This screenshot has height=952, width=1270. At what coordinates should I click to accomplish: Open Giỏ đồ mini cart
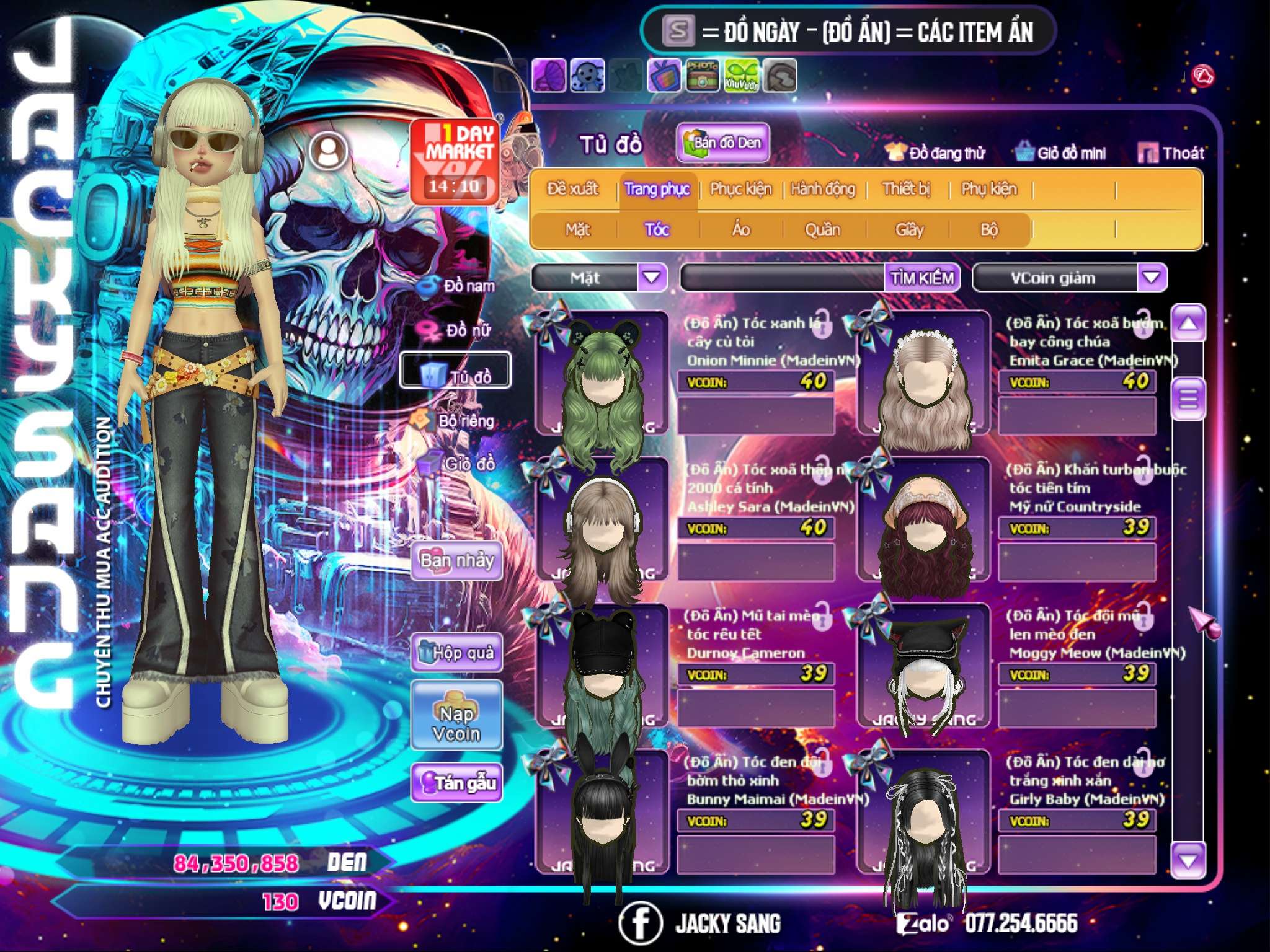pyautogui.click(x=1060, y=153)
